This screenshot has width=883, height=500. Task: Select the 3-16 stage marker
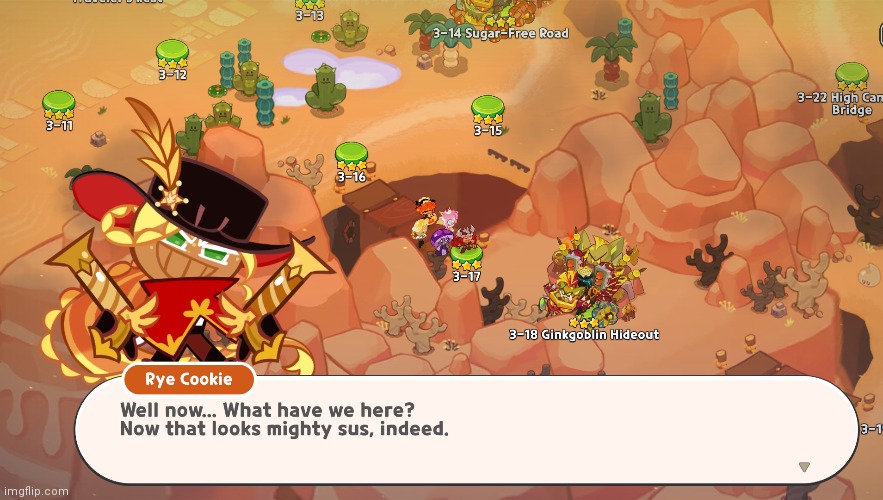[x=351, y=157]
